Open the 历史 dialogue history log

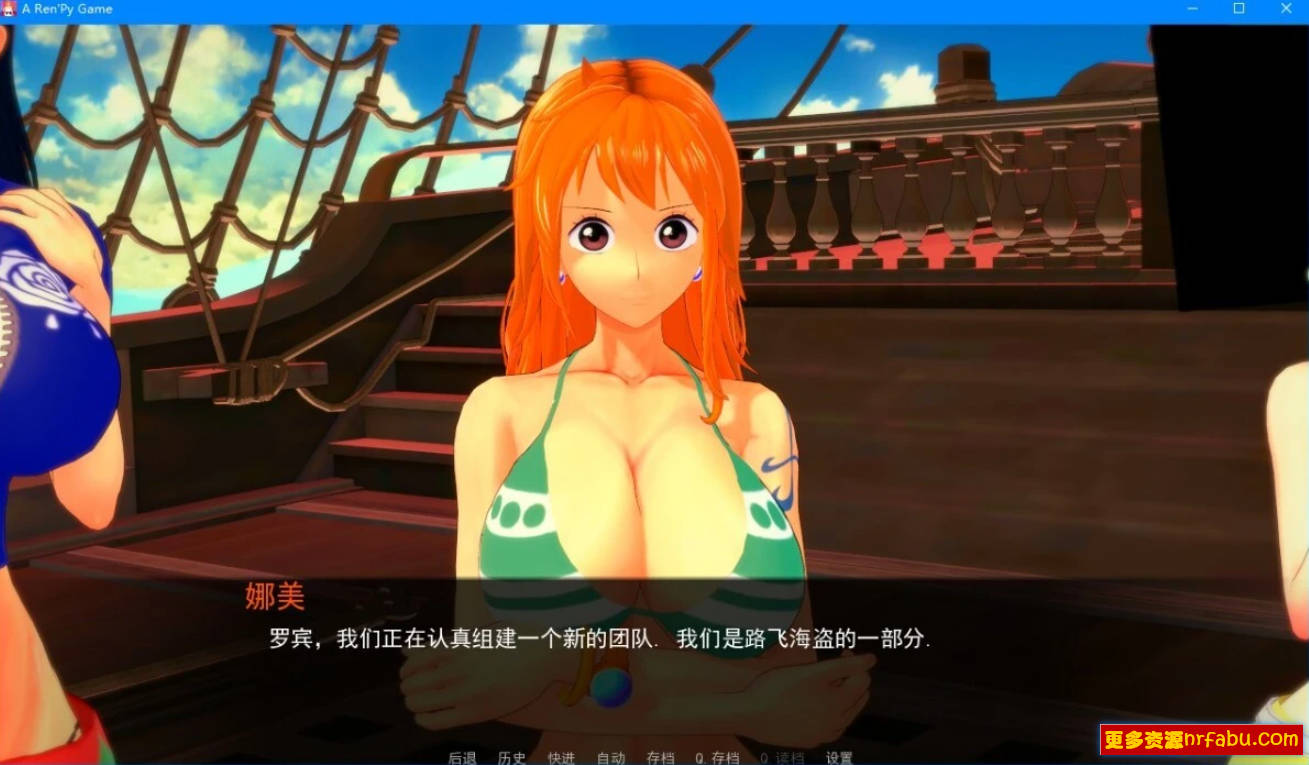pos(512,756)
